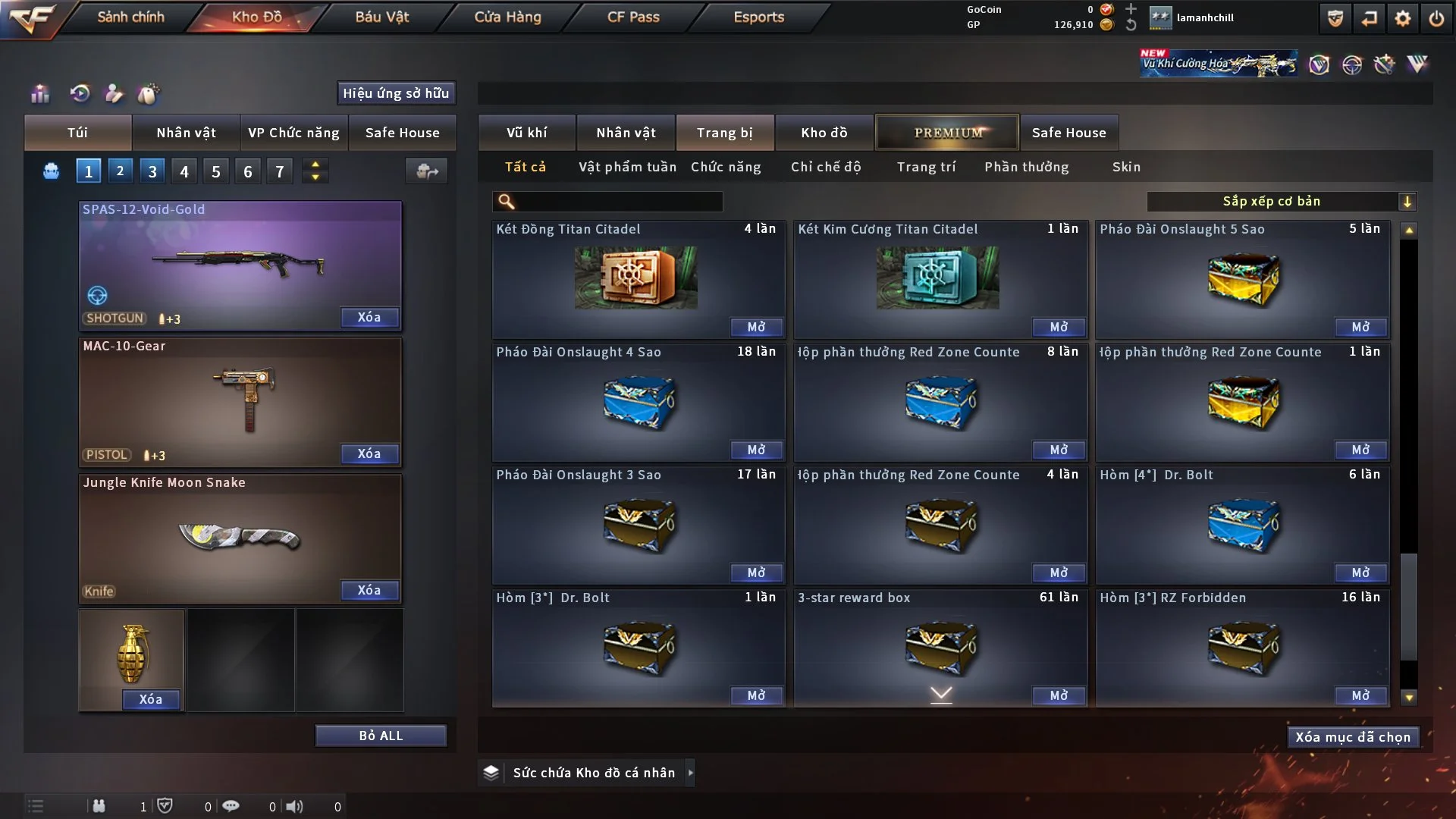Viewport: 1456px width, 819px height.
Task: Open the Sảnh chính lobby menu
Action: 130,17
